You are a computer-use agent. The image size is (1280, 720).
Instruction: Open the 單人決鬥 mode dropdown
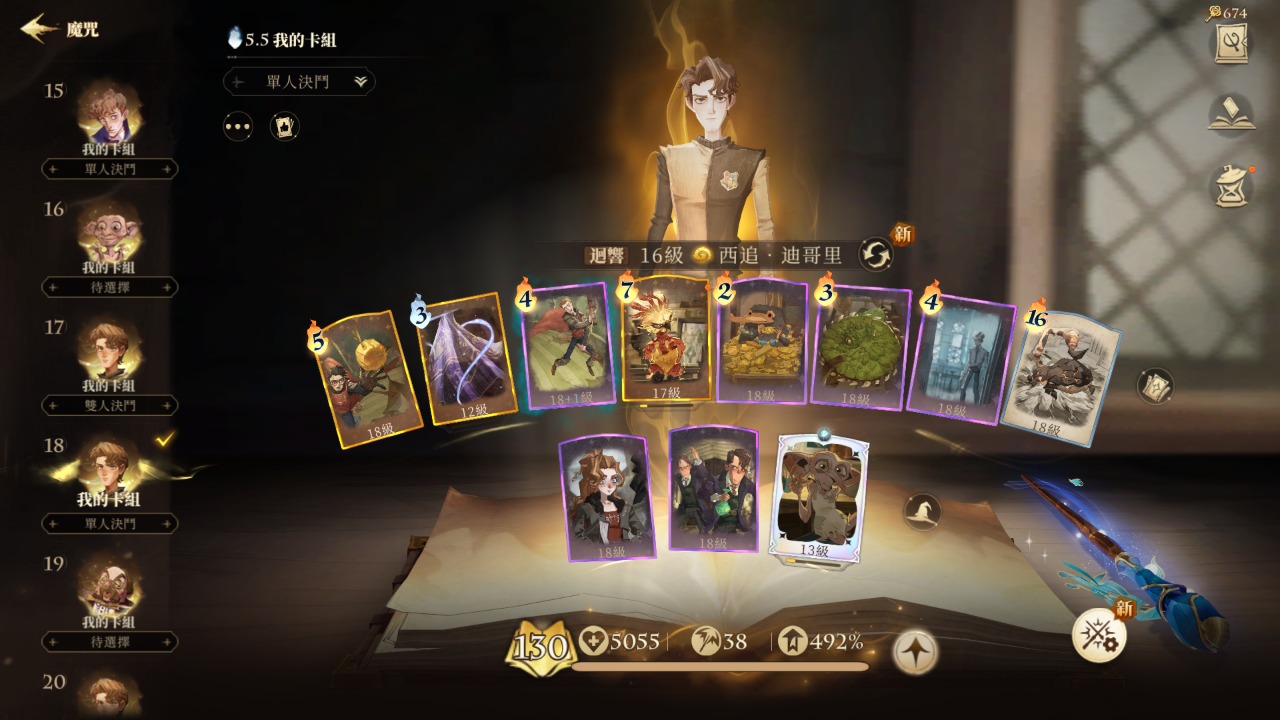tap(299, 82)
